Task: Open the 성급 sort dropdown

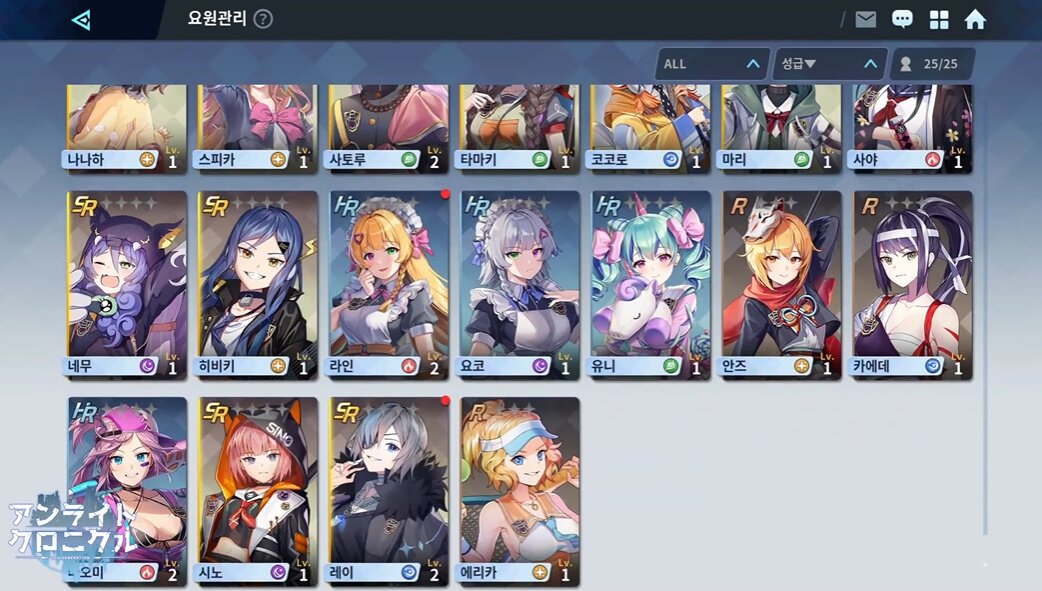Action: [829, 64]
